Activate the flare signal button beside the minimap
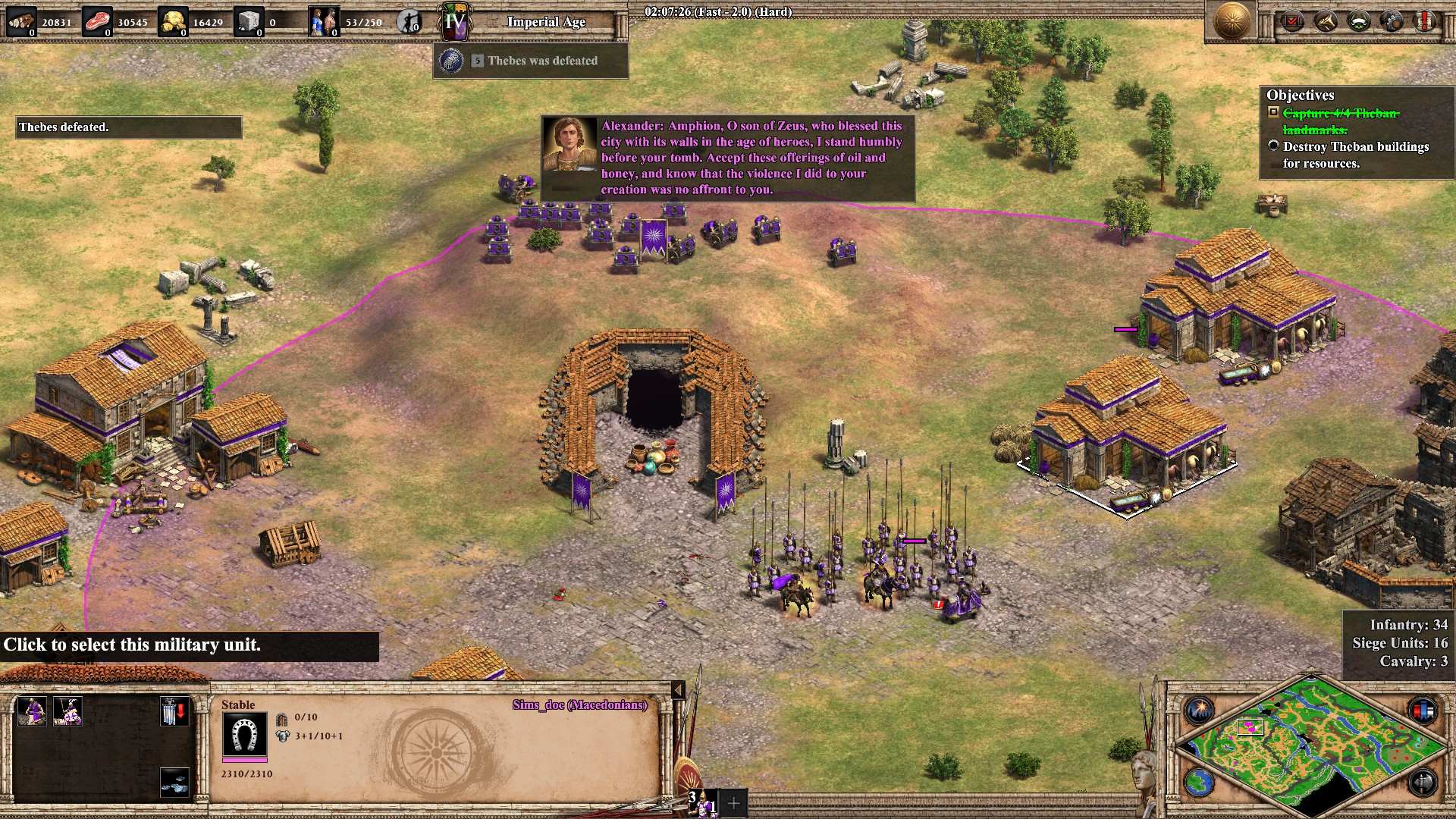 click(1200, 711)
